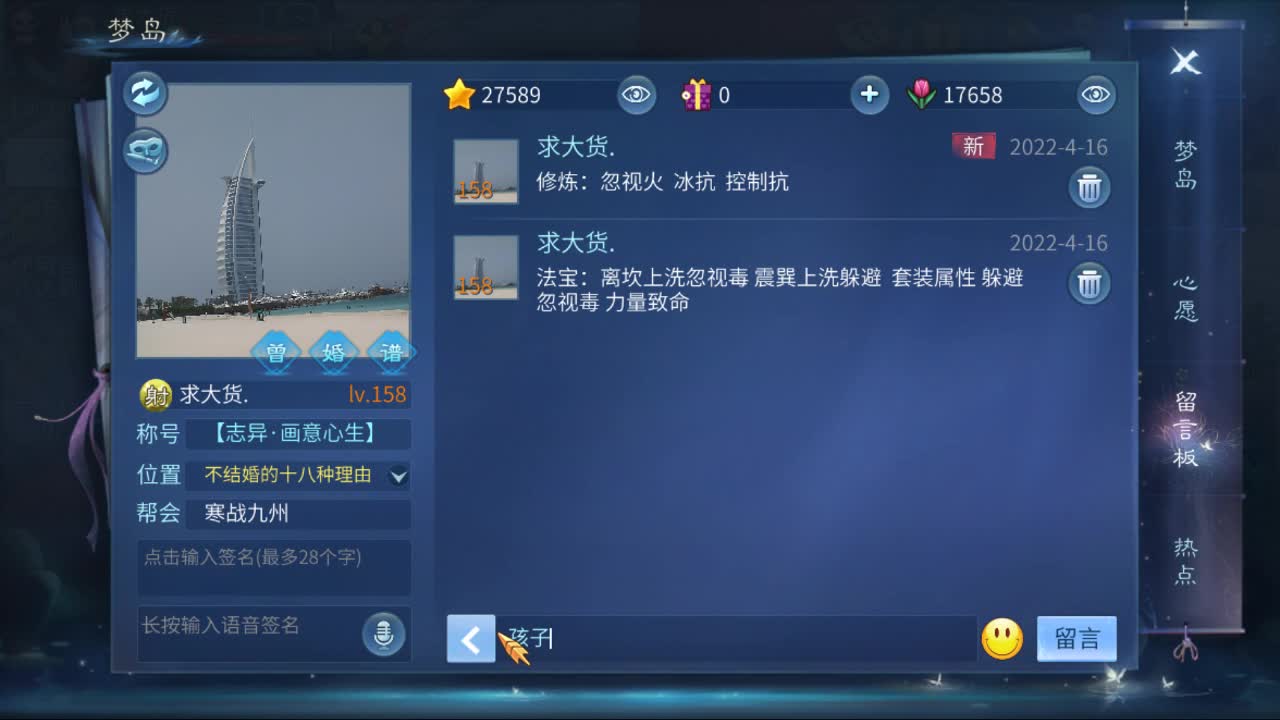Click the star popularity icon
1280x720 pixels.
pyautogui.click(x=459, y=95)
